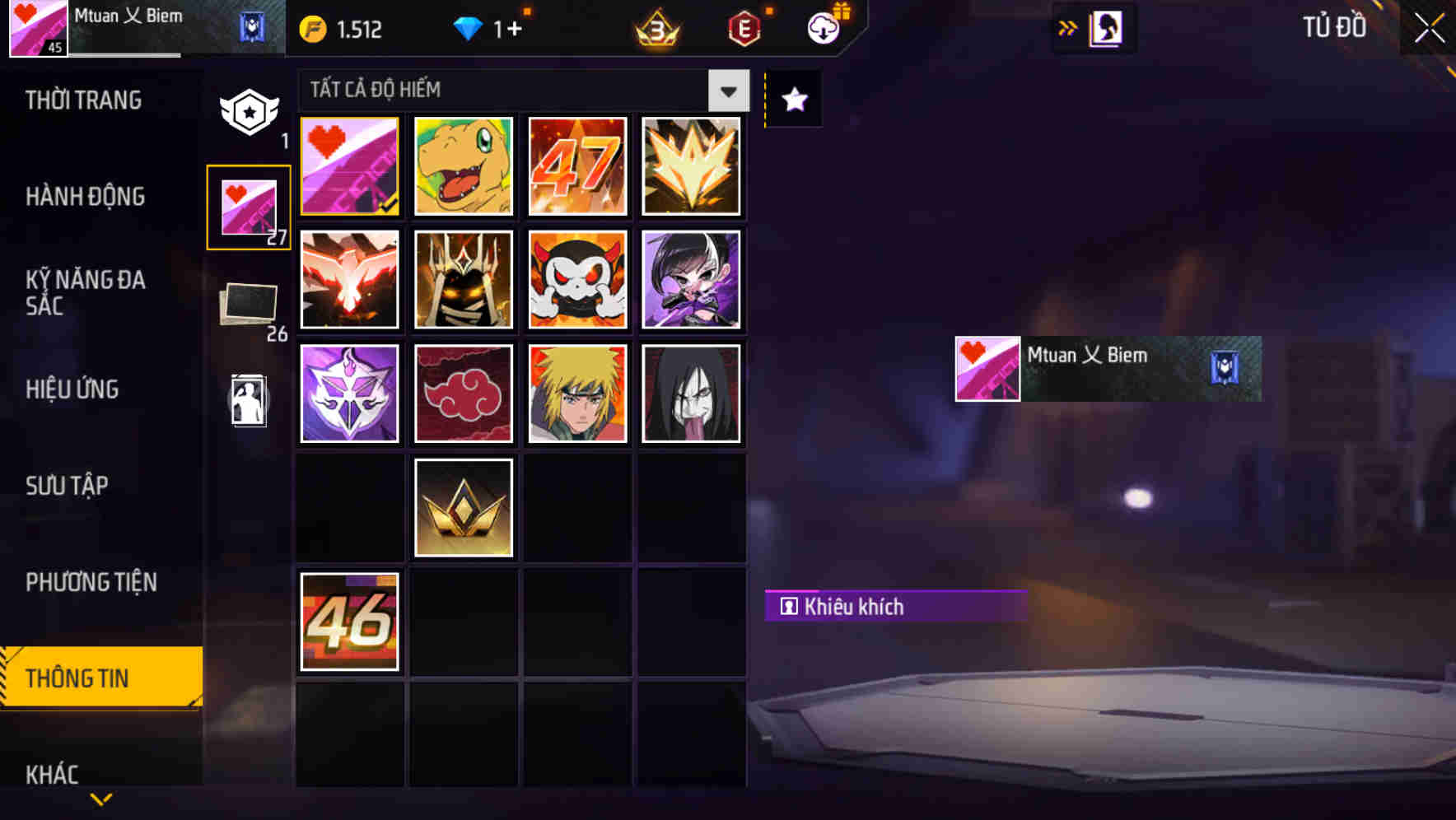Image resolution: width=1456 pixels, height=820 pixels.
Task: Click the Mtuan X Biem player card
Action: [1106, 368]
